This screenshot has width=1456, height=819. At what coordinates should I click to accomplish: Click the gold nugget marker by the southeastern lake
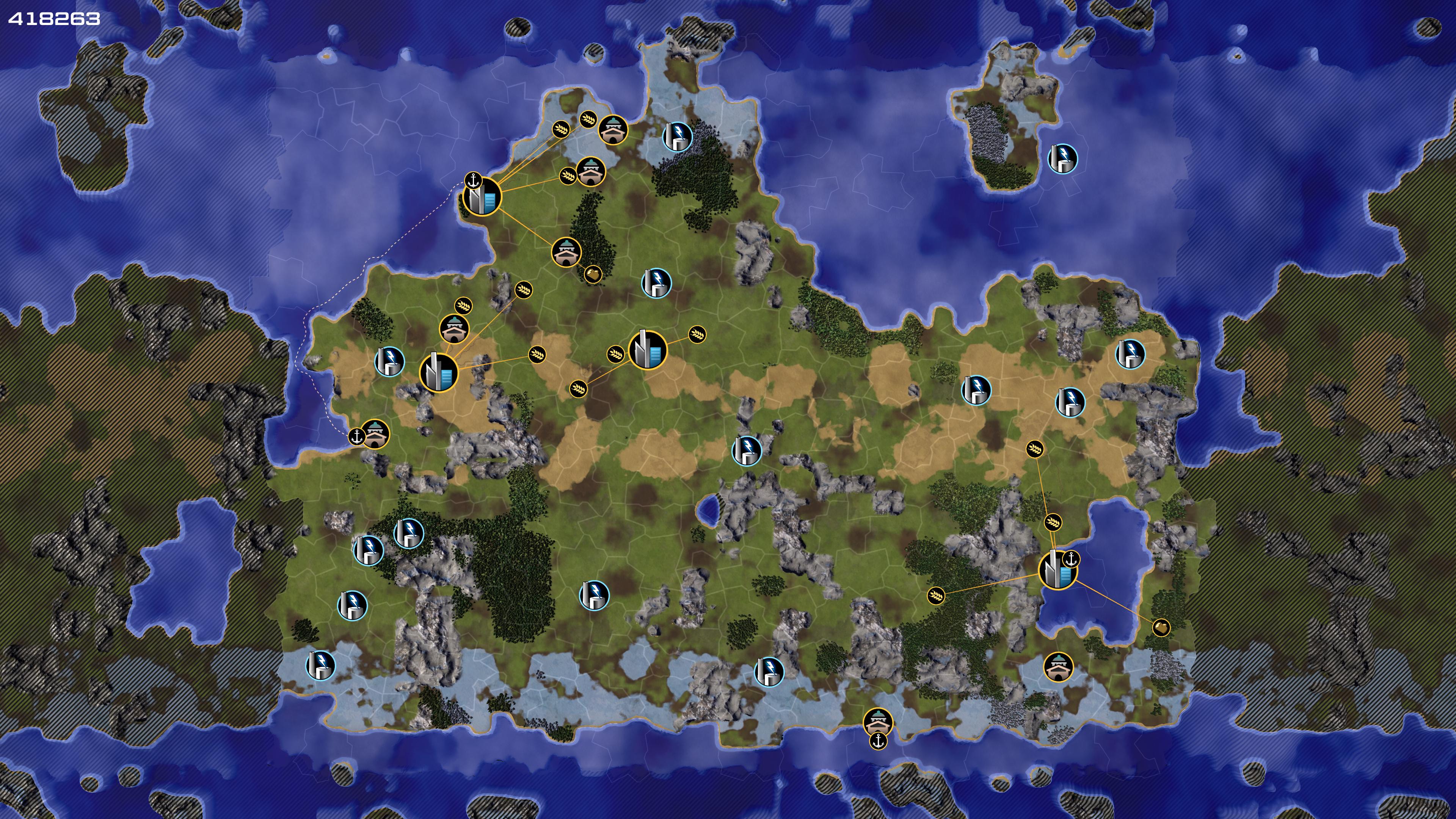click(x=1161, y=628)
